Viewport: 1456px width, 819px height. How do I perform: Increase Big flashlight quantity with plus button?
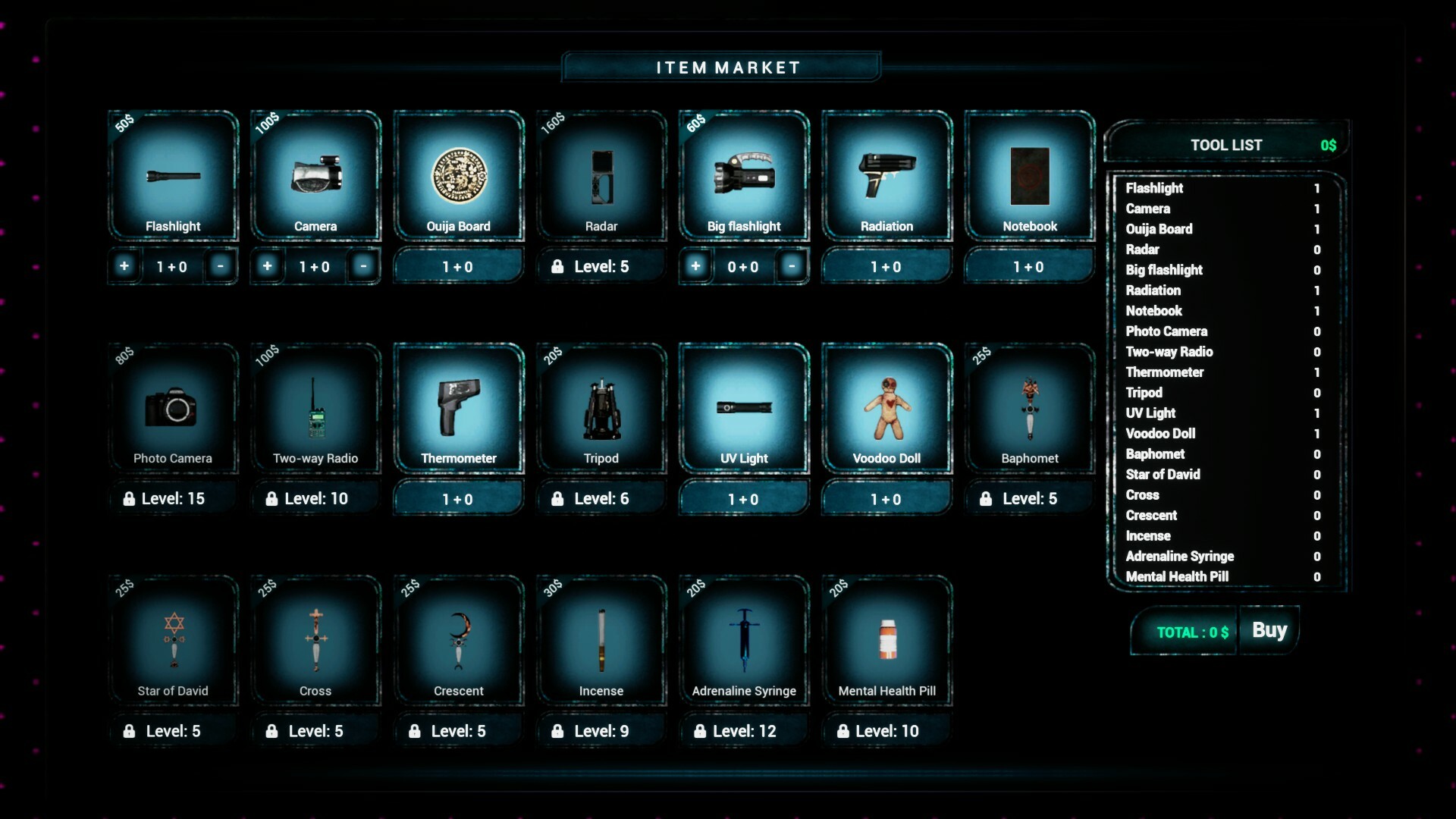[x=696, y=266]
